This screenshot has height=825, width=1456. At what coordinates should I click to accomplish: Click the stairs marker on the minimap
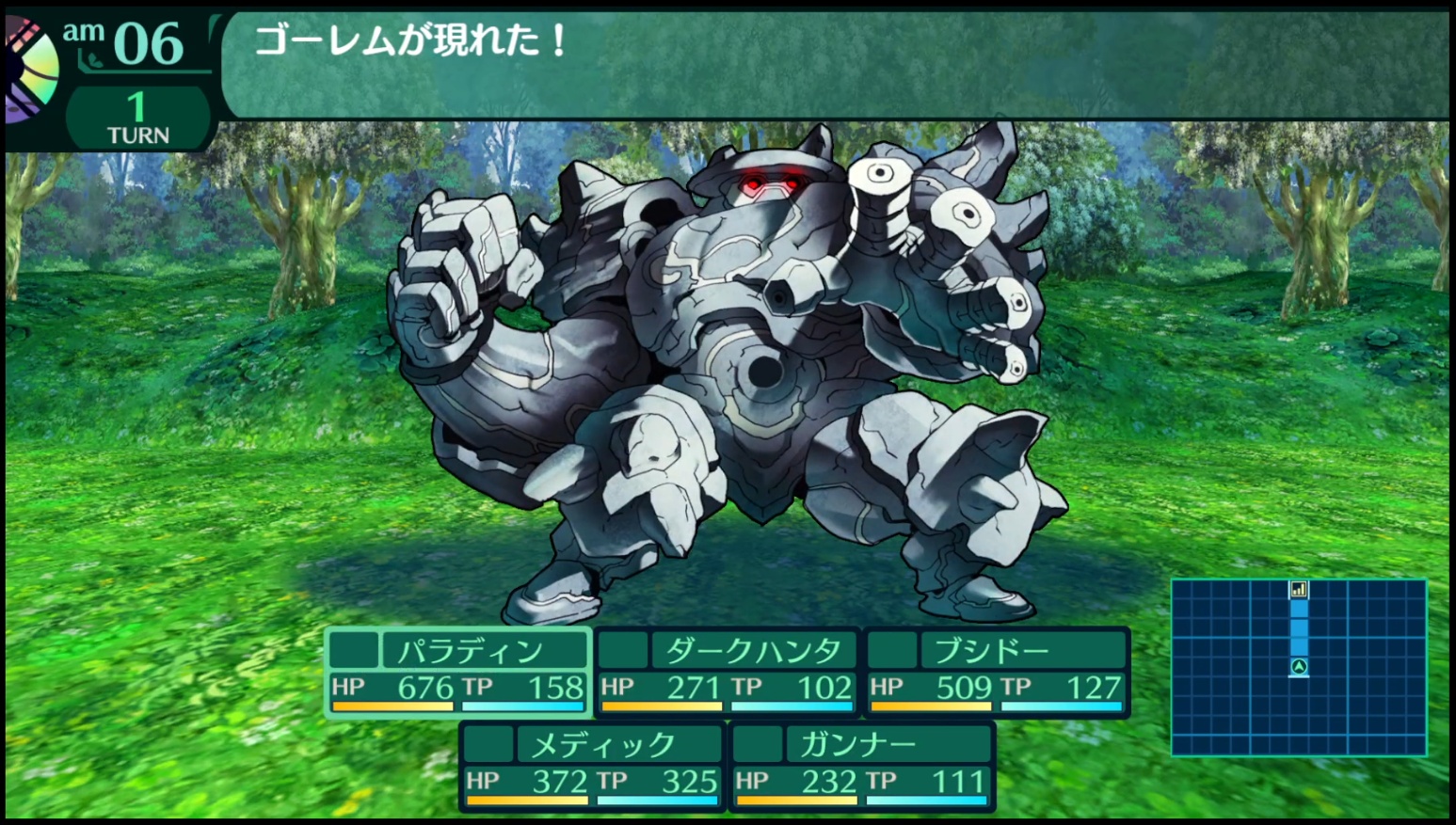tap(1299, 590)
